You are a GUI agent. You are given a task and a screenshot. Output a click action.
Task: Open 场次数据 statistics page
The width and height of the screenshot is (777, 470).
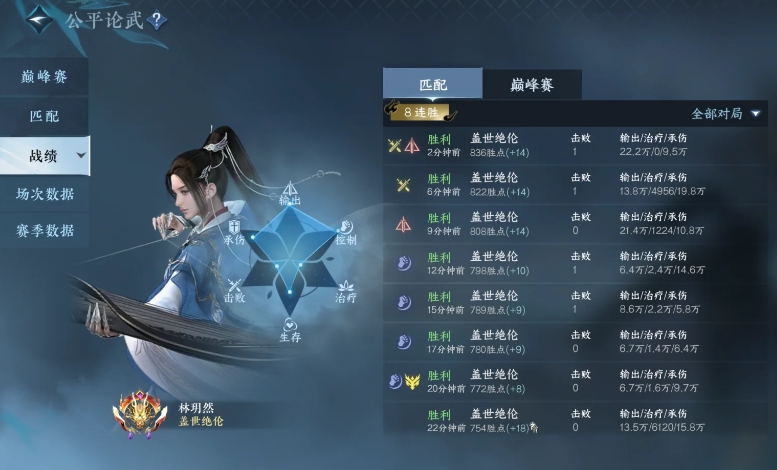point(44,193)
